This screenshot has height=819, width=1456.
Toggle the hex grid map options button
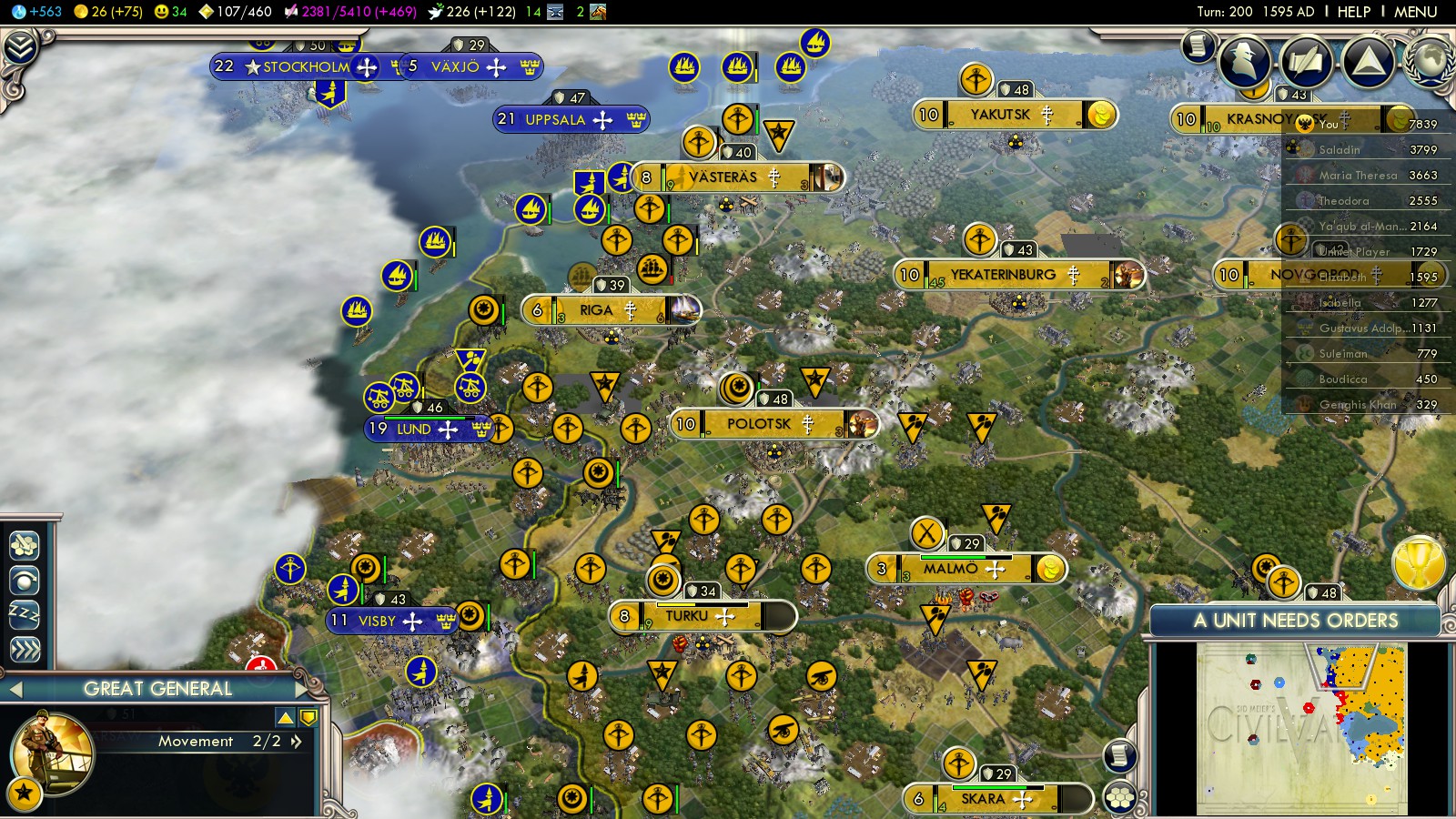tap(1120, 798)
